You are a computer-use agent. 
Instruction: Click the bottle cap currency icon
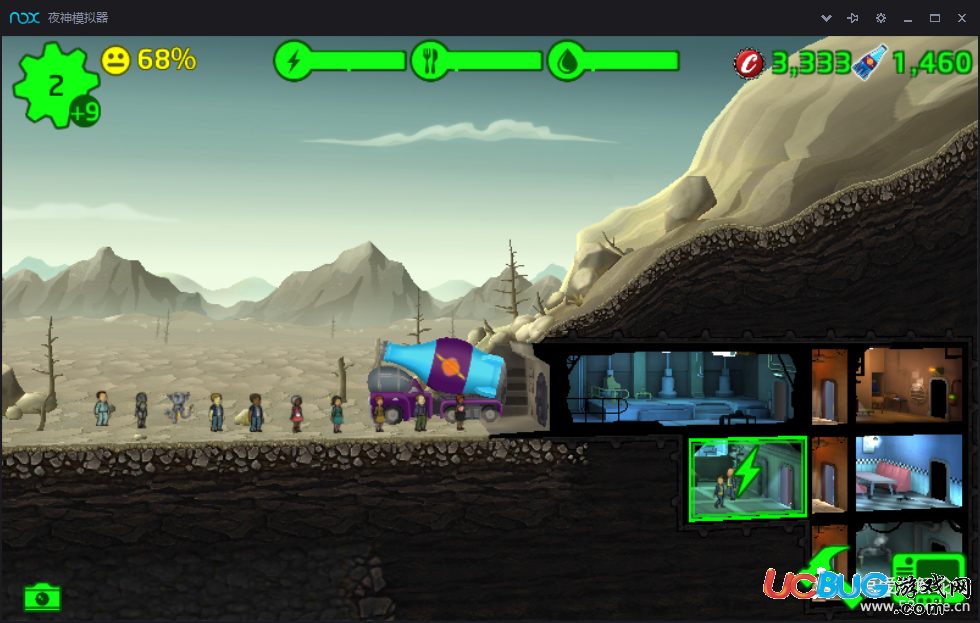(x=749, y=63)
